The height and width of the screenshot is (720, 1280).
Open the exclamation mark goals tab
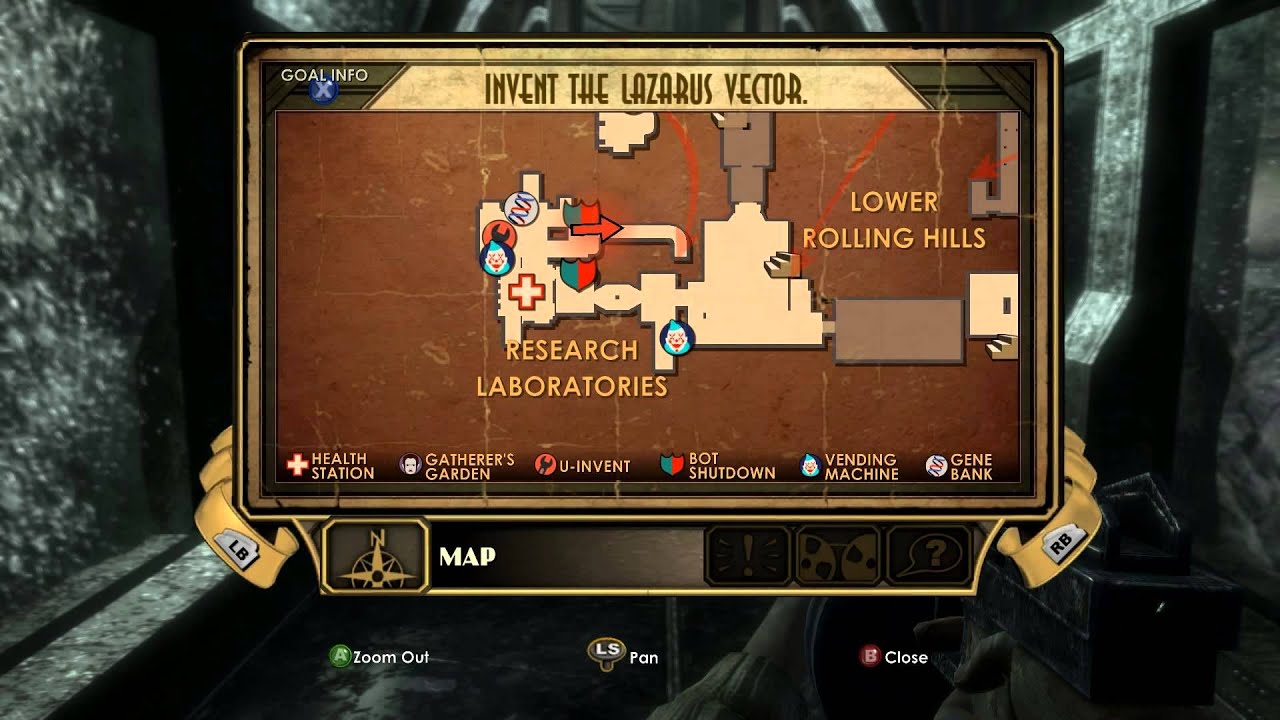746,556
